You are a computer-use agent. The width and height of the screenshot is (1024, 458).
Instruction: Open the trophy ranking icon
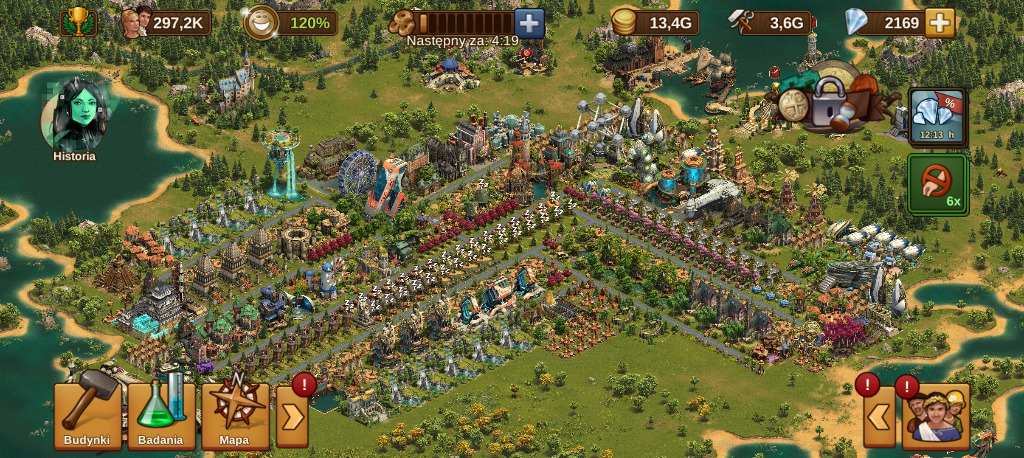(x=77, y=22)
